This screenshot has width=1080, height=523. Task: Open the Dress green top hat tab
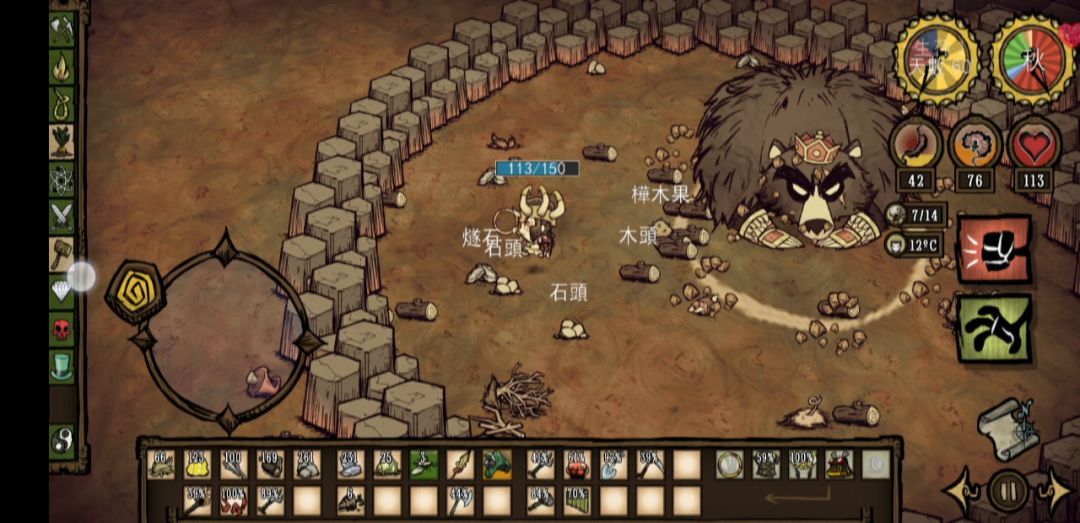coord(62,364)
